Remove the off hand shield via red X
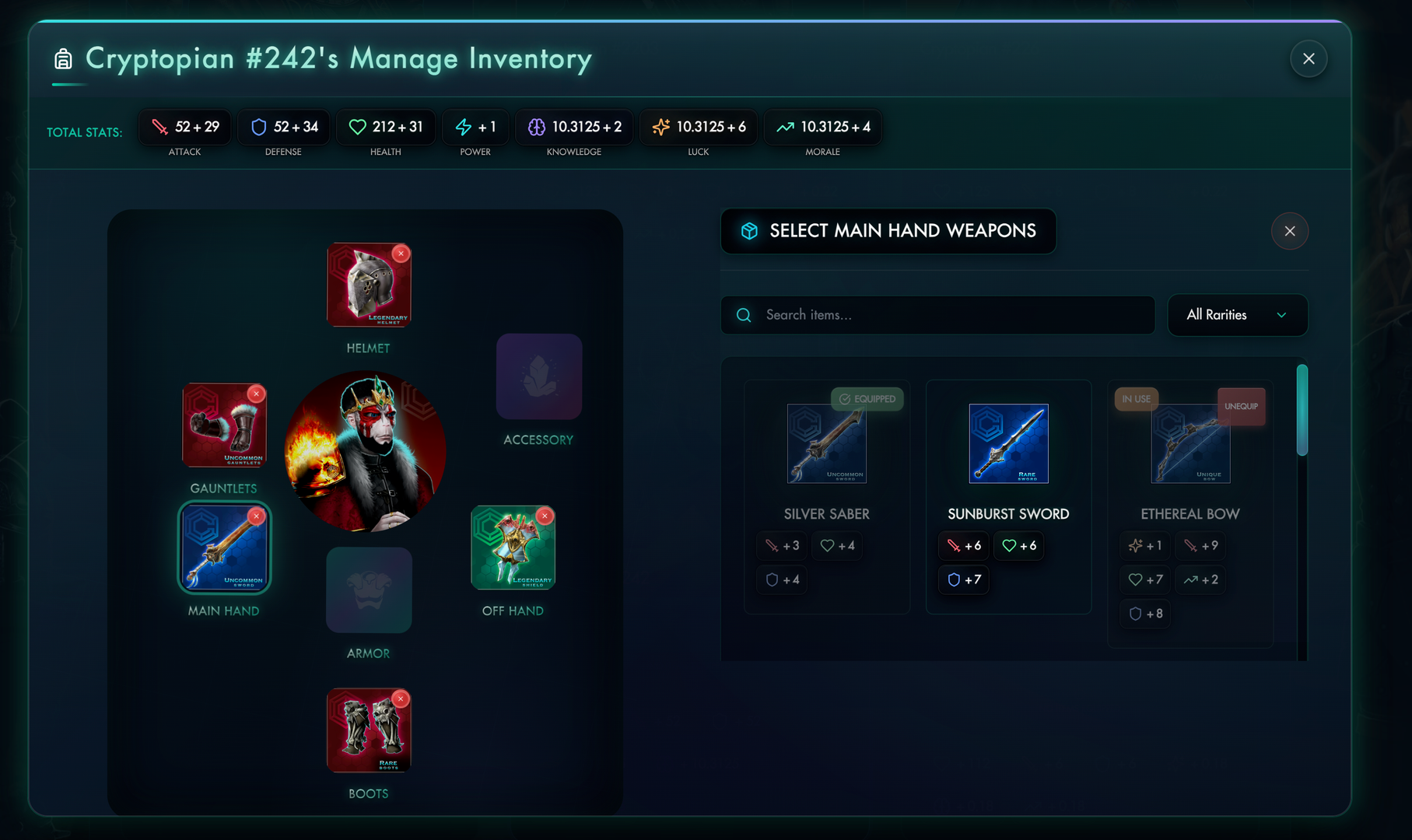This screenshot has width=1412, height=840. 545,516
